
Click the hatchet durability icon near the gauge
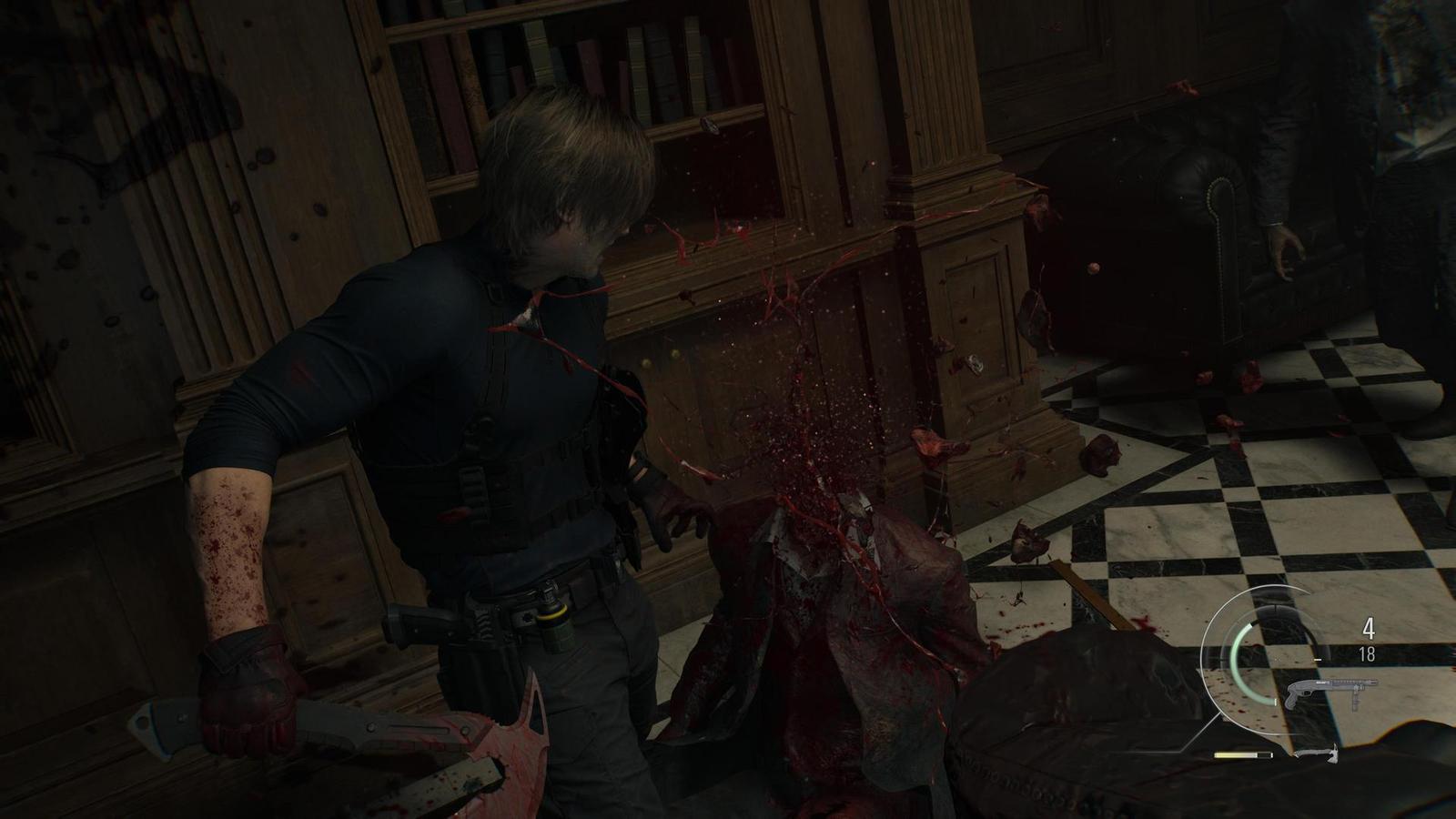coord(1319,753)
